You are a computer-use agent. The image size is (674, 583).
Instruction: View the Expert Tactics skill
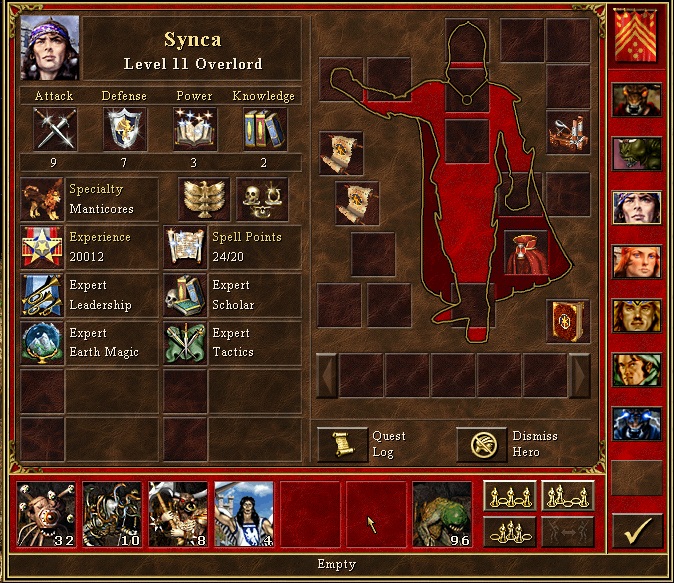[186, 343]
